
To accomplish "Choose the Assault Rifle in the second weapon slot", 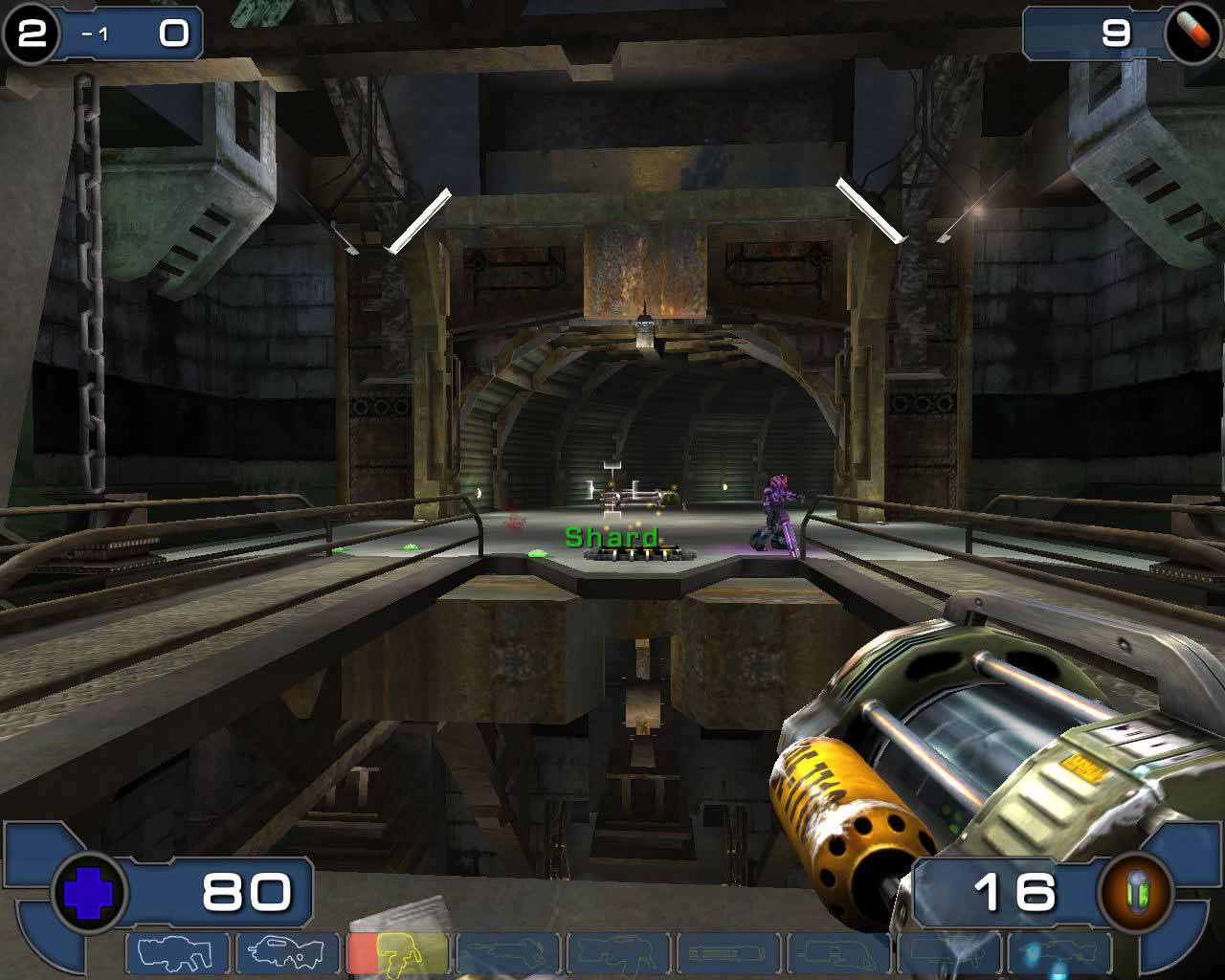I will pyautogui.click(x=287, y=953).
